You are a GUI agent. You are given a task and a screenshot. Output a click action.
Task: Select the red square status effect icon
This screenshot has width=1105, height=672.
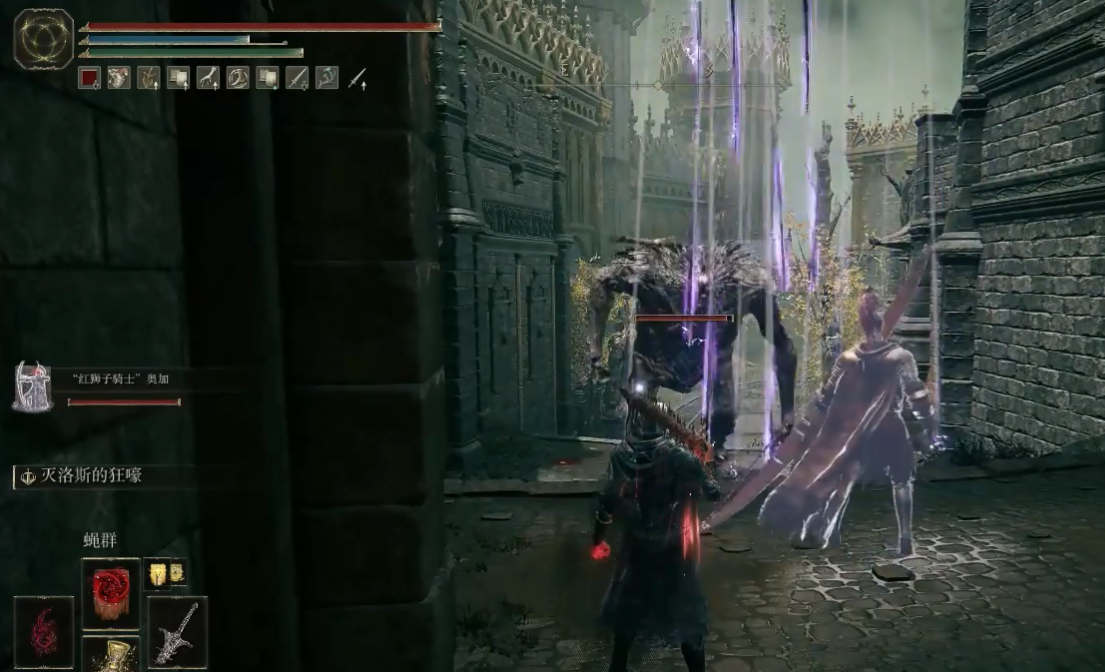(x=89, y=78)
